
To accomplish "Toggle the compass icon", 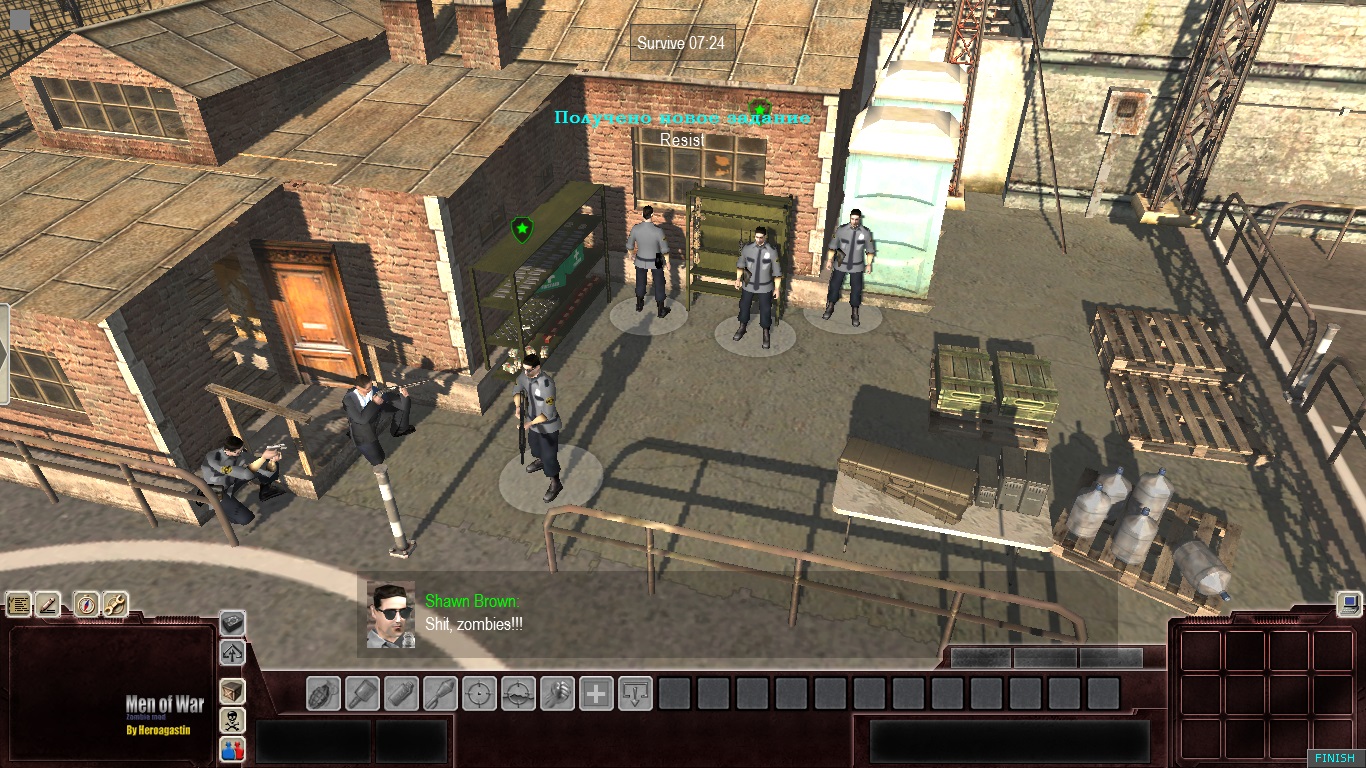I will pos(87,604).
